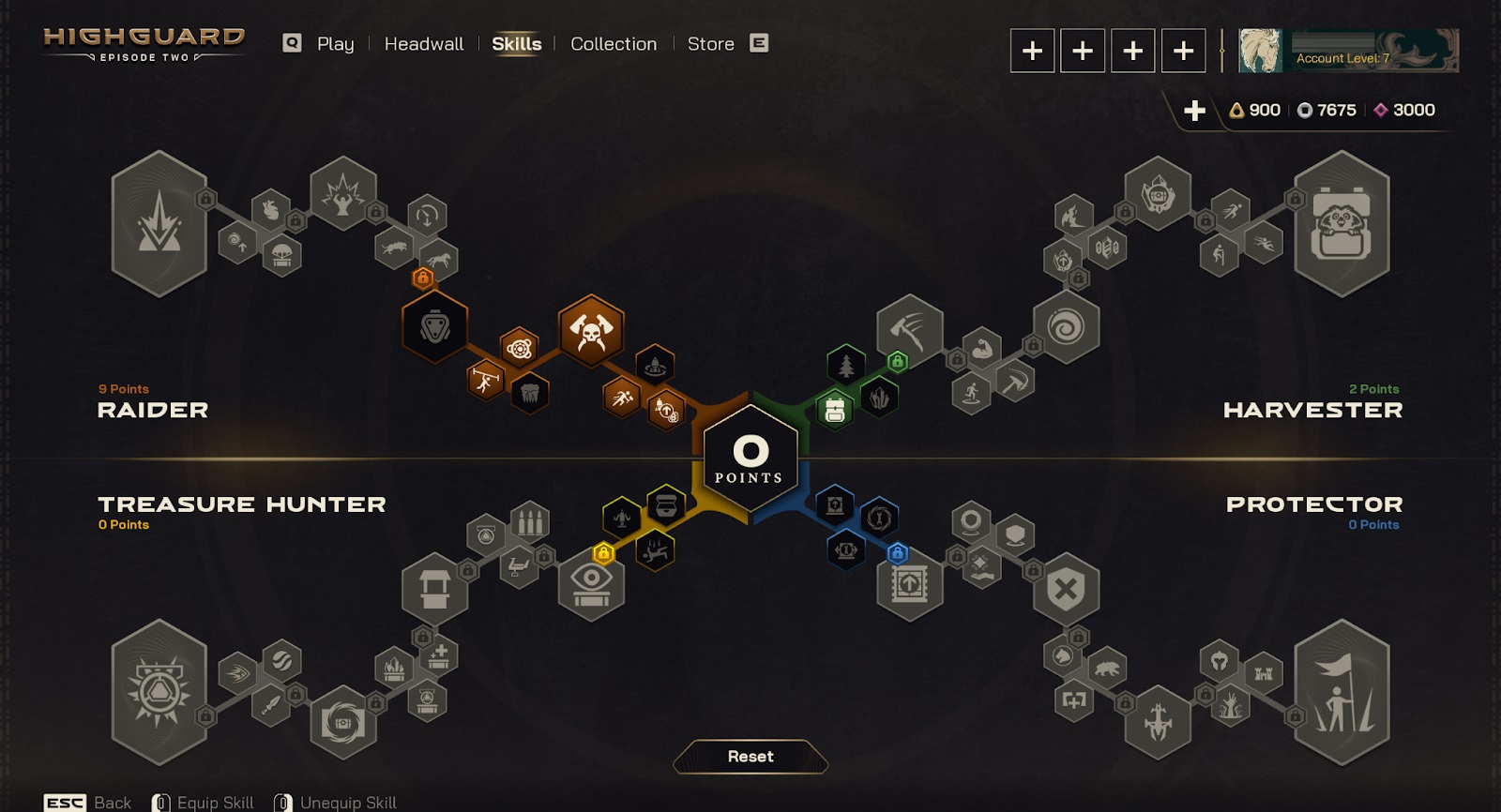The width and height of the screenshot is (1501, 812).
Task: Select the green backpack Harvester skill
Action: 834,410
